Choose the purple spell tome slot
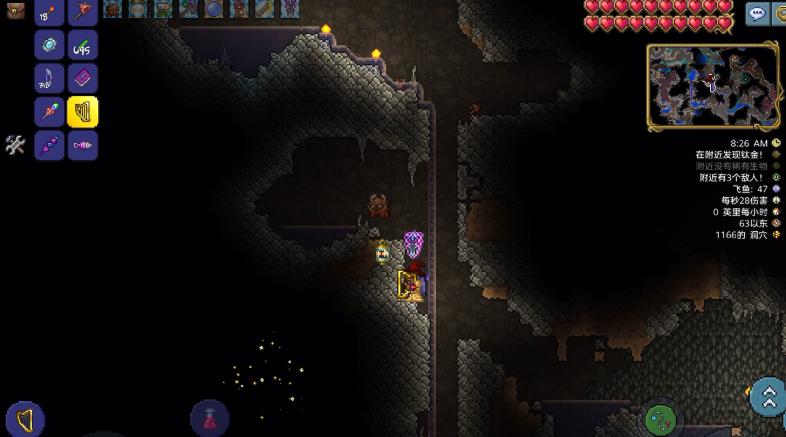This screenshot has height=437, width=786. (x=82, y=78)
